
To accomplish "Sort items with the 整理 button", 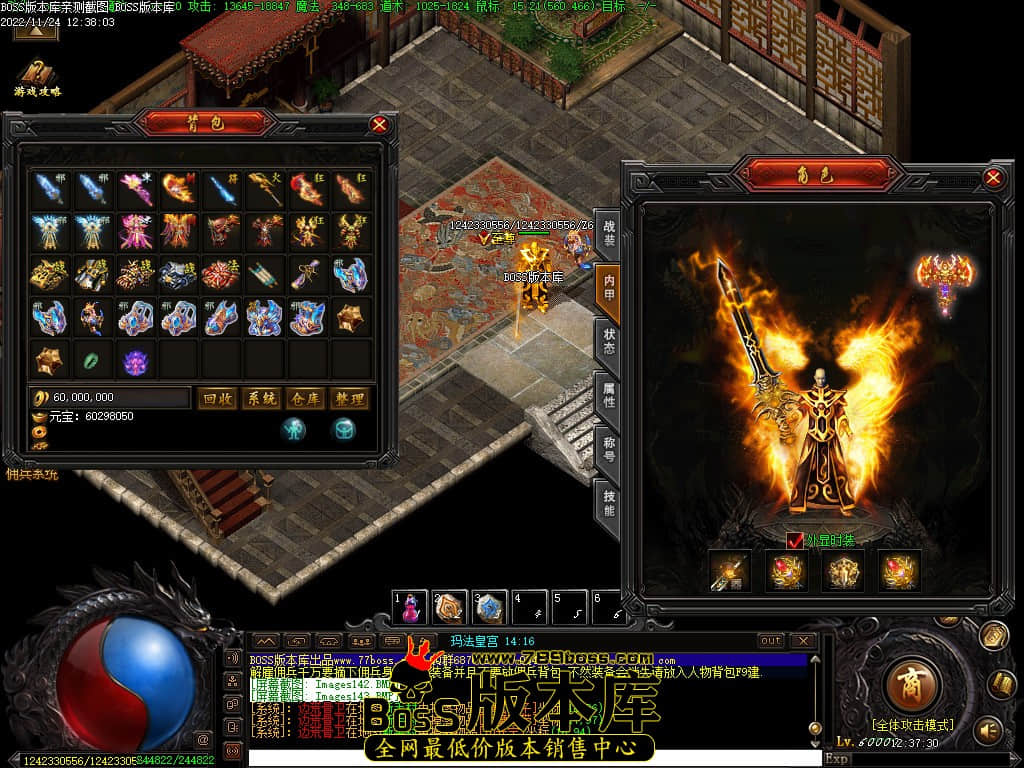I will coord(349,398).
